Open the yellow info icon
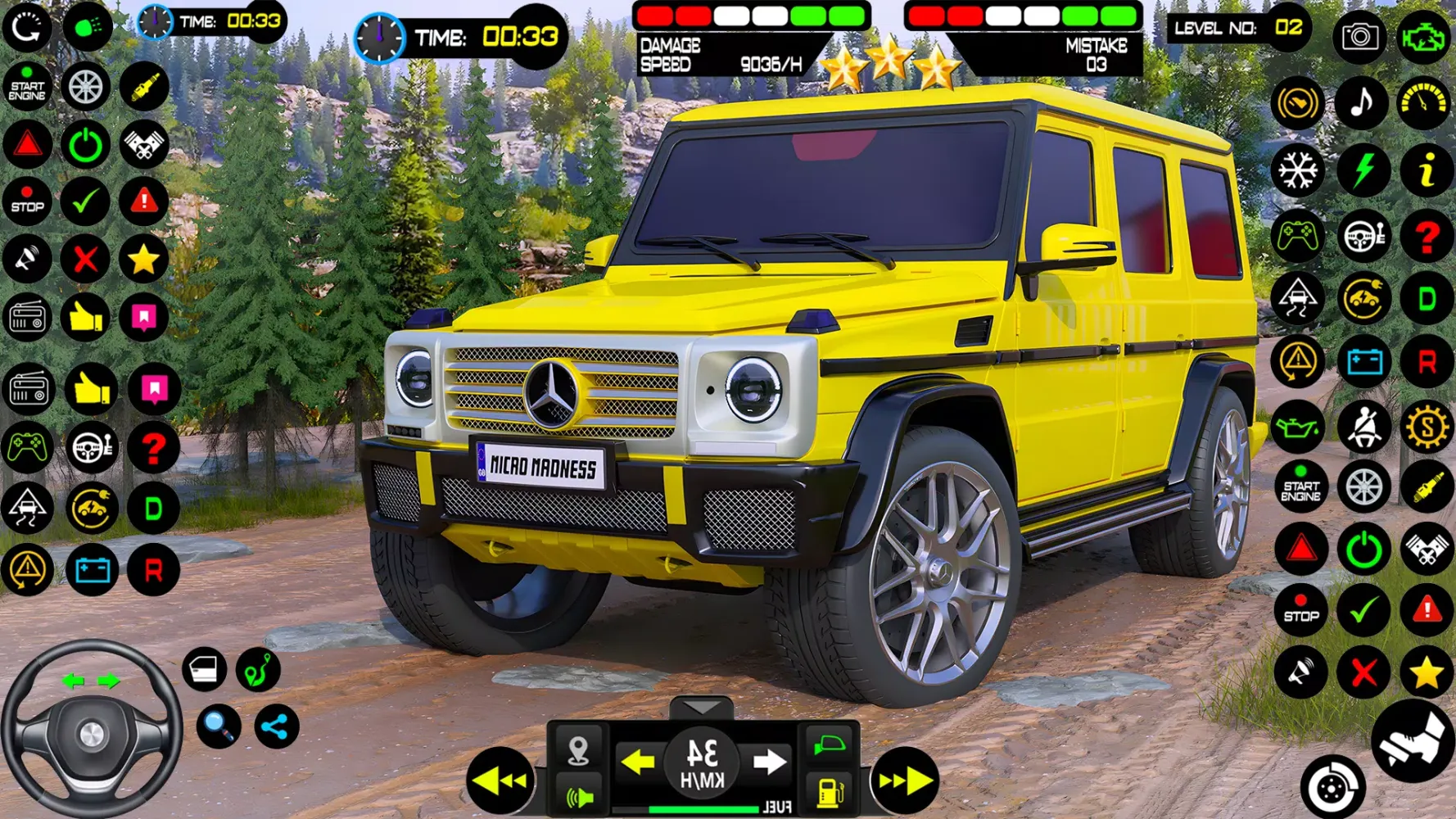 1426,170
